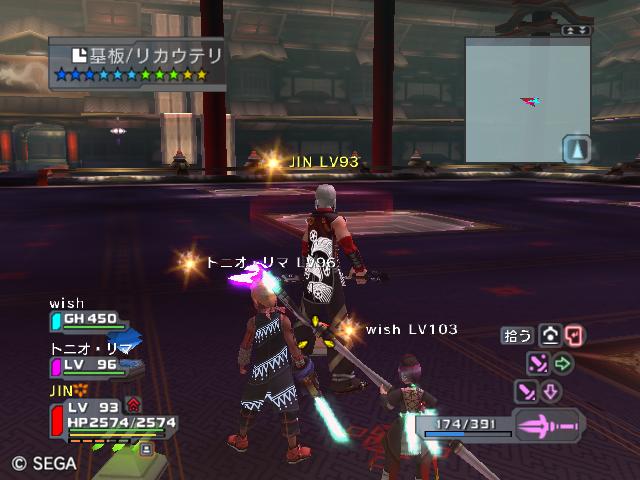Select the white lock-on target icon
This screenshot has height=480, width=640.
pyautogui.click(x=549, y=336)
